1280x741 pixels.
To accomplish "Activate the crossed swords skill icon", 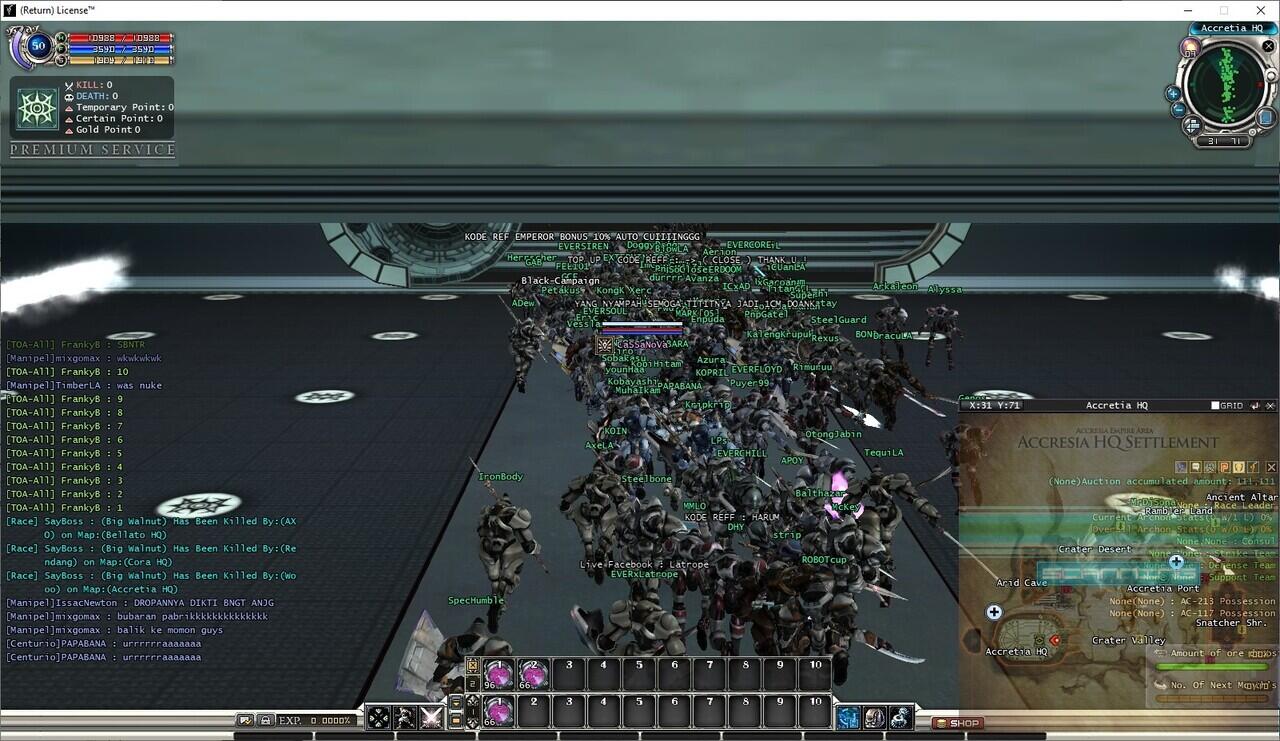I will tap(431, 717).
